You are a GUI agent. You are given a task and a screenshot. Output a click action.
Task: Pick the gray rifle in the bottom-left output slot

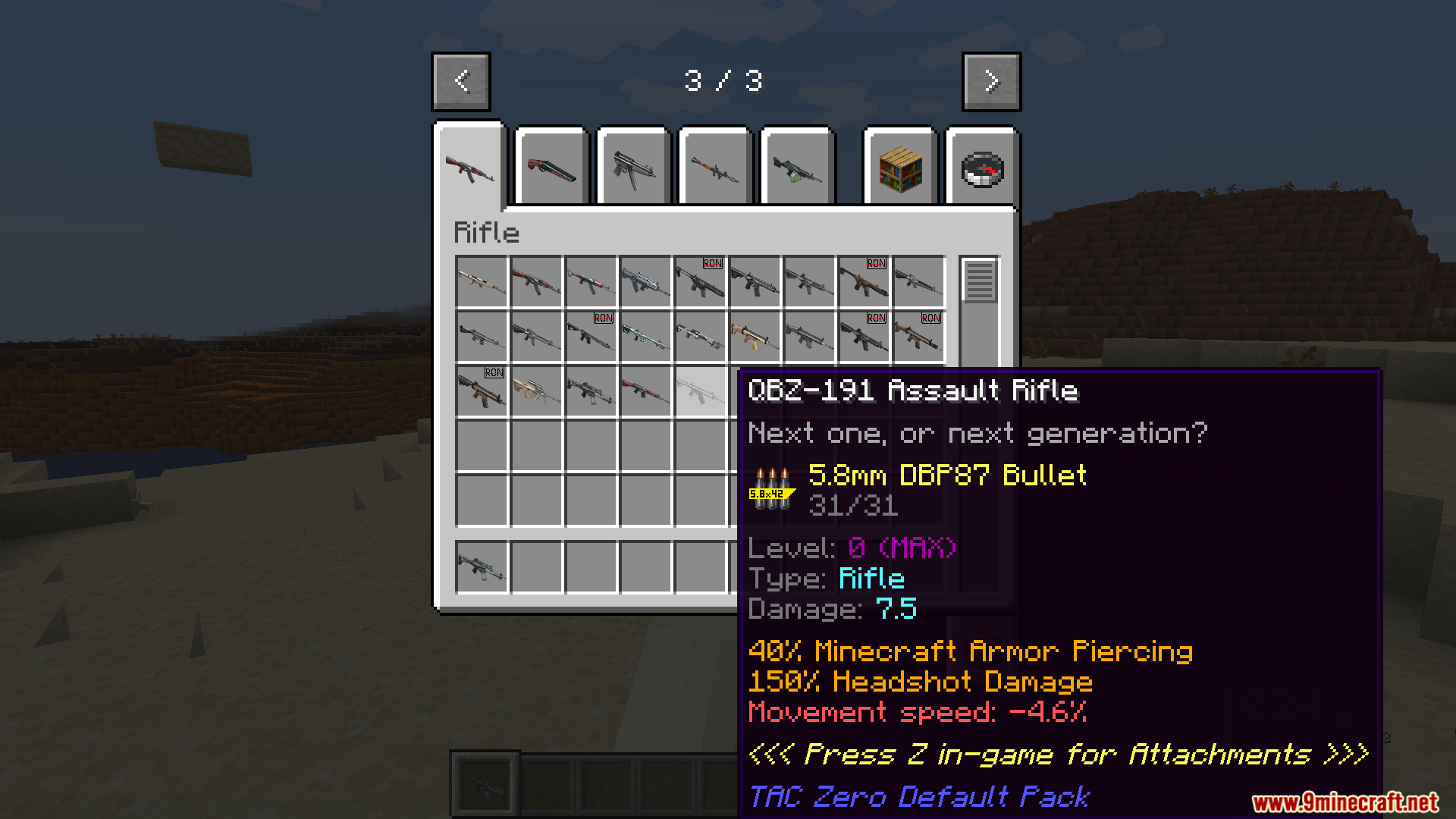[481, 567]
